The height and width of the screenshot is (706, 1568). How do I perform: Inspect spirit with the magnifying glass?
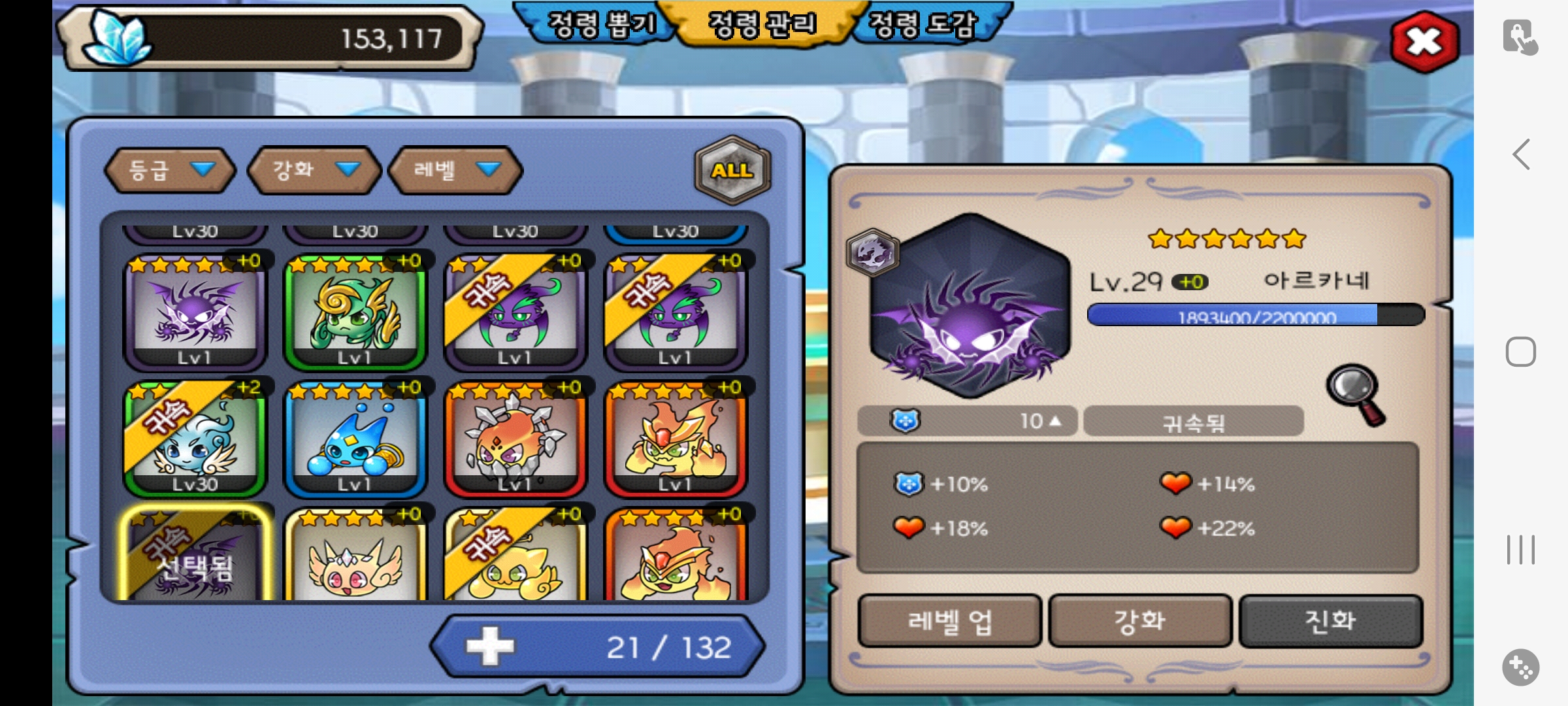(1356, 394)
